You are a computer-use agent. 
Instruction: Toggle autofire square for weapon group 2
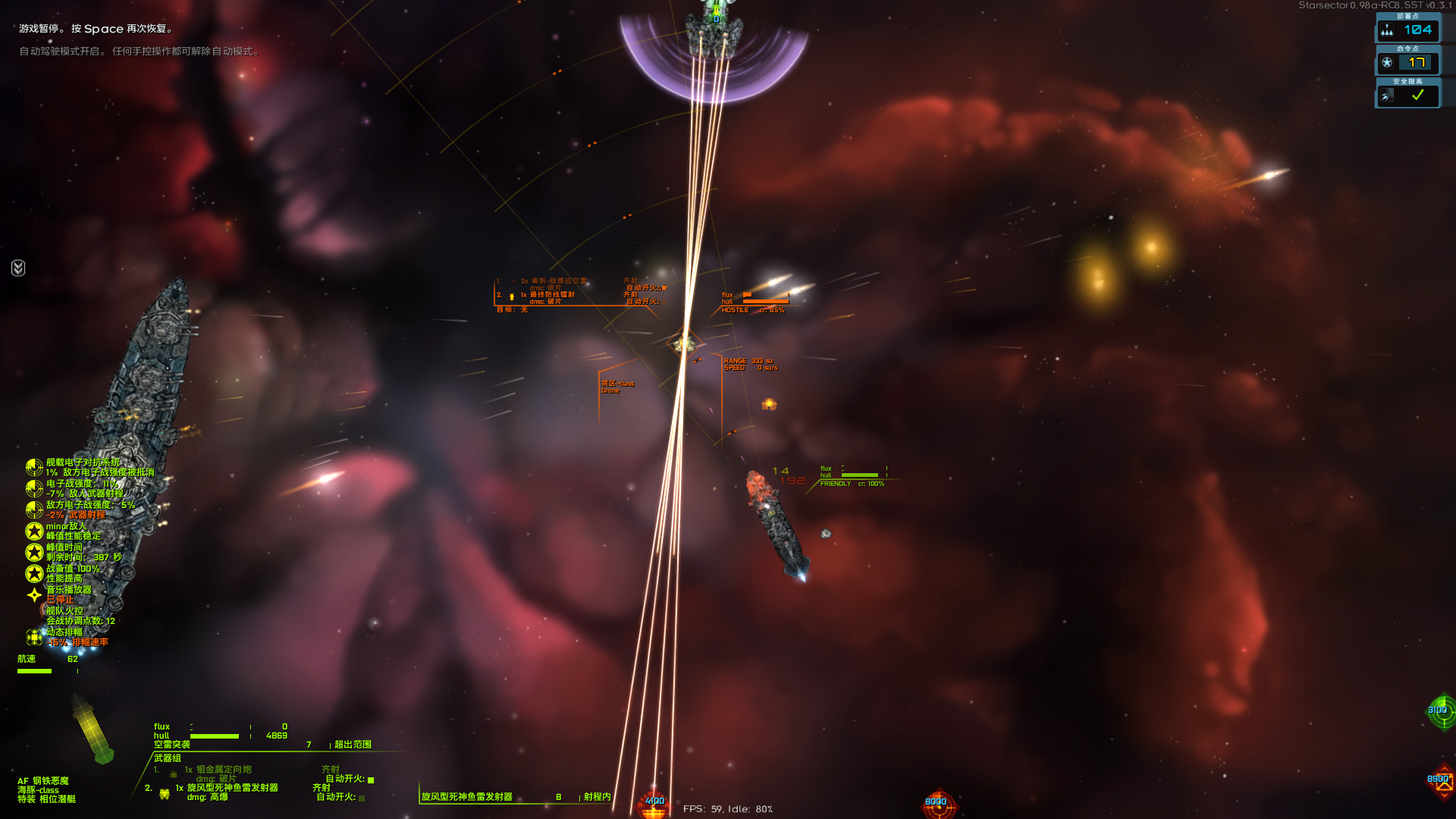pos(362,798)
